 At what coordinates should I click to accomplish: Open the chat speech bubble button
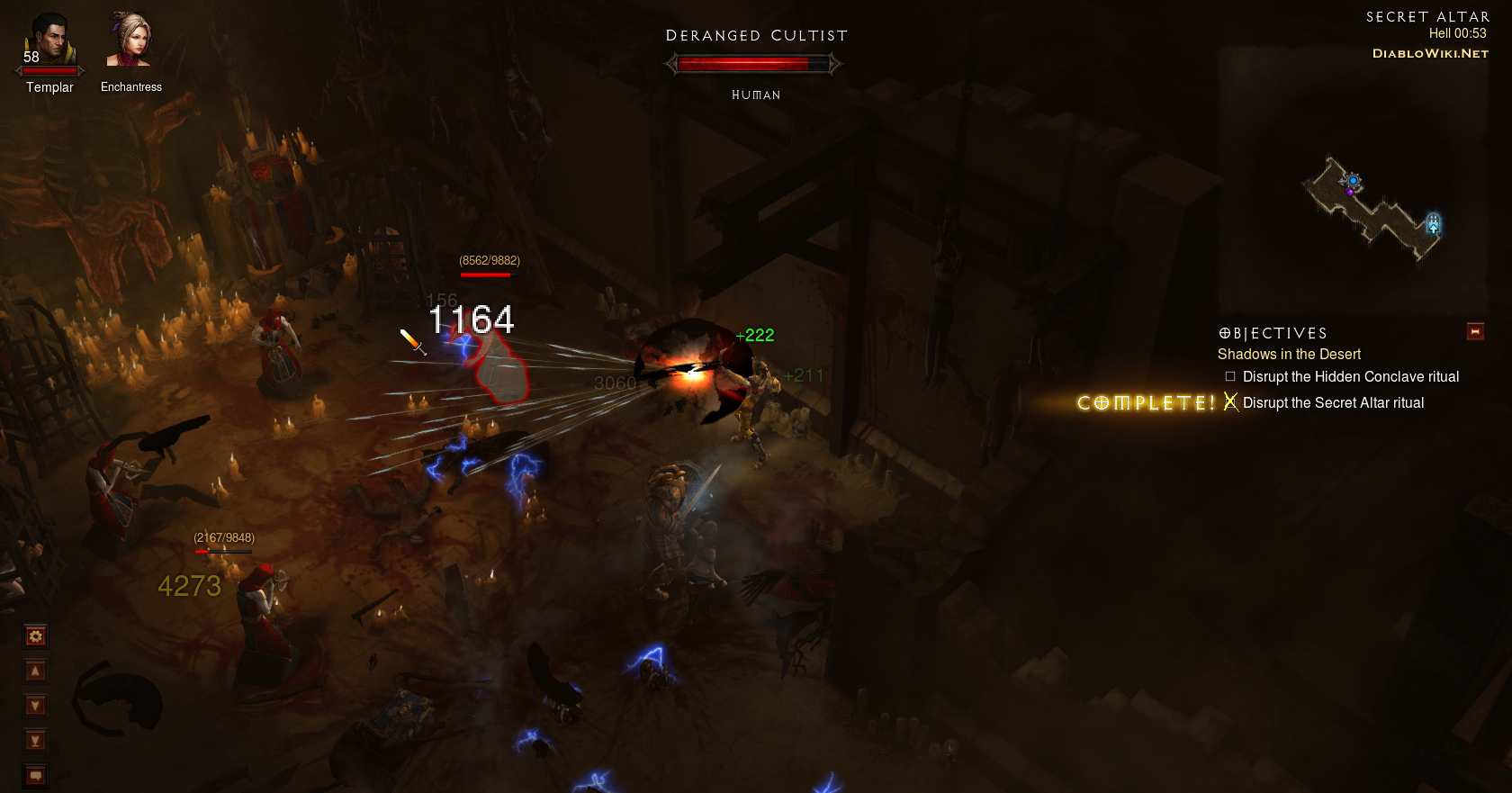point(35,775)
